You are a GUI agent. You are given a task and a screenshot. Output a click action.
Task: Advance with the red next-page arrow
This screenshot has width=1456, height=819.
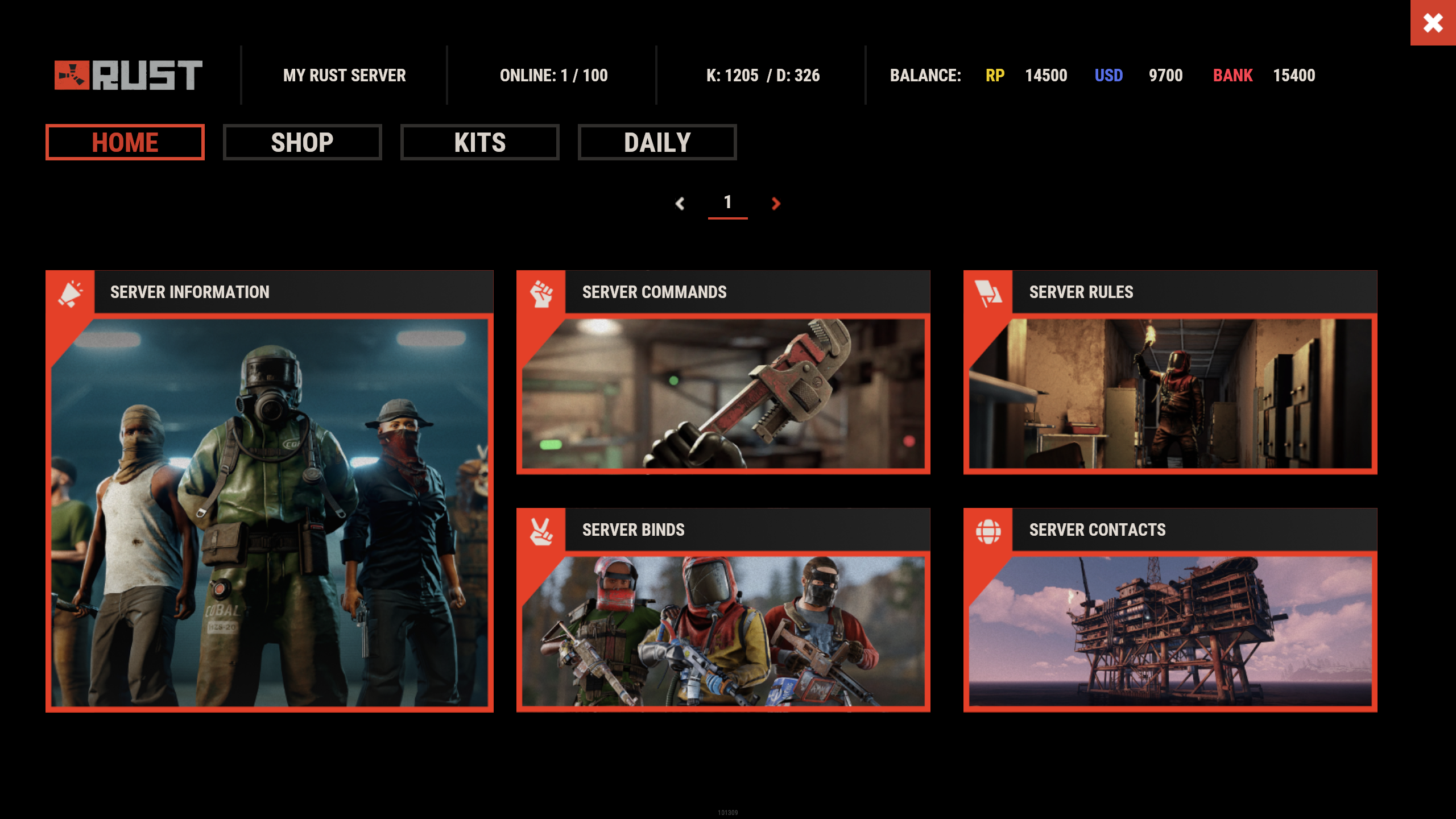pyautogui.click(x=776, y=203)
